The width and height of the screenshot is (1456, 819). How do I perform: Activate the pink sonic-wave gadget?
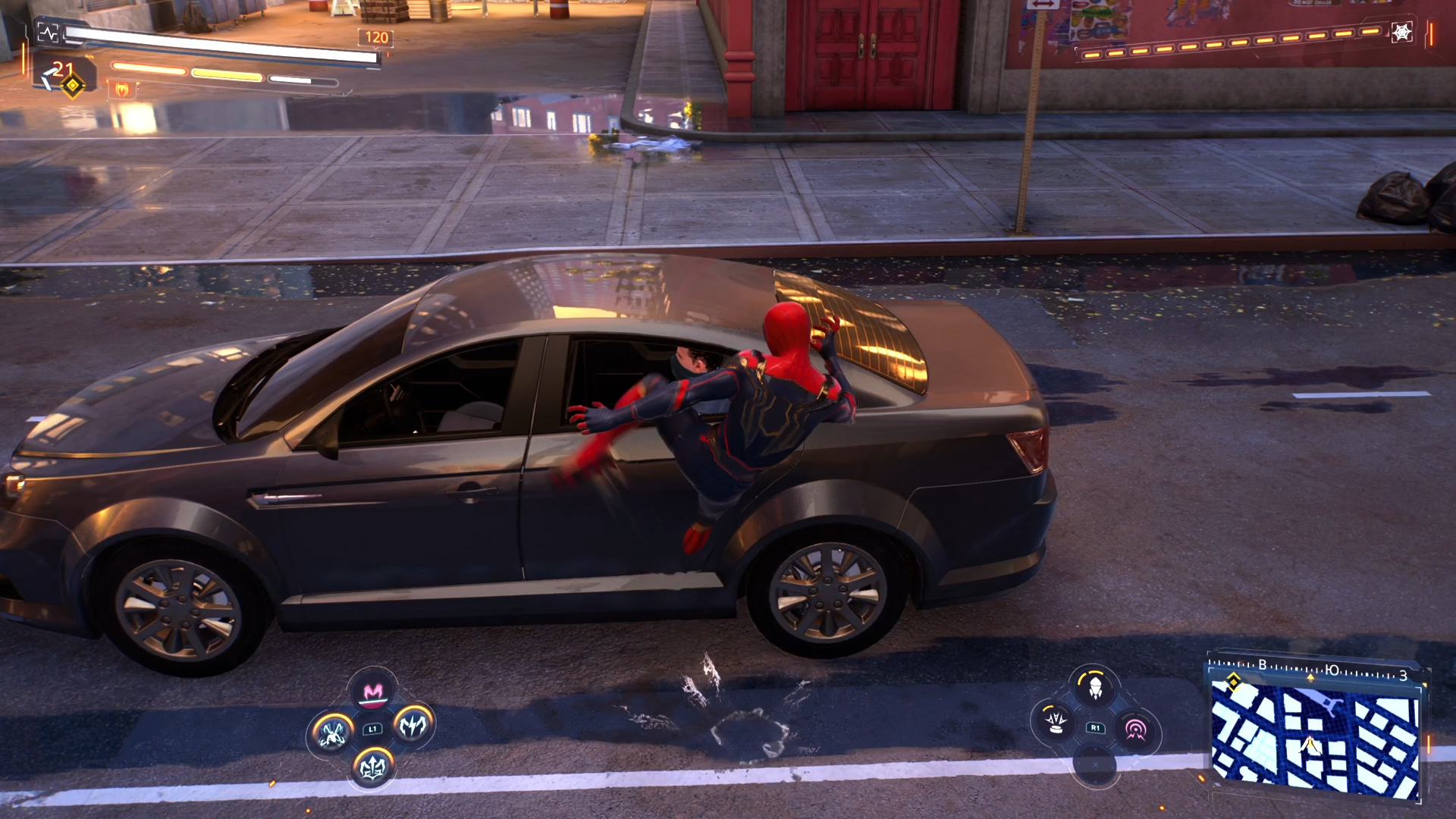[x=1135, y=730]
